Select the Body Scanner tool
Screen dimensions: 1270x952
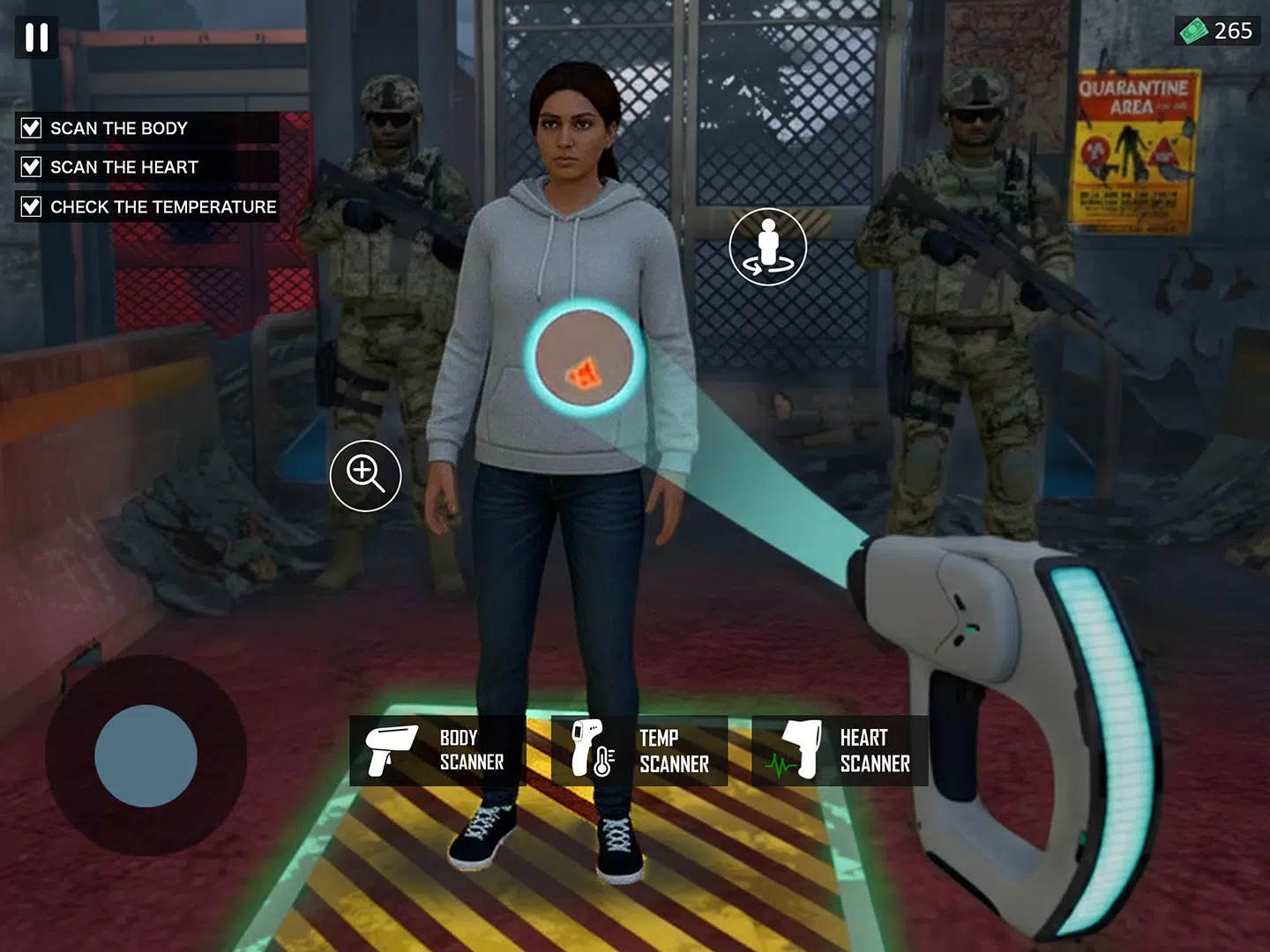(437, 750)
